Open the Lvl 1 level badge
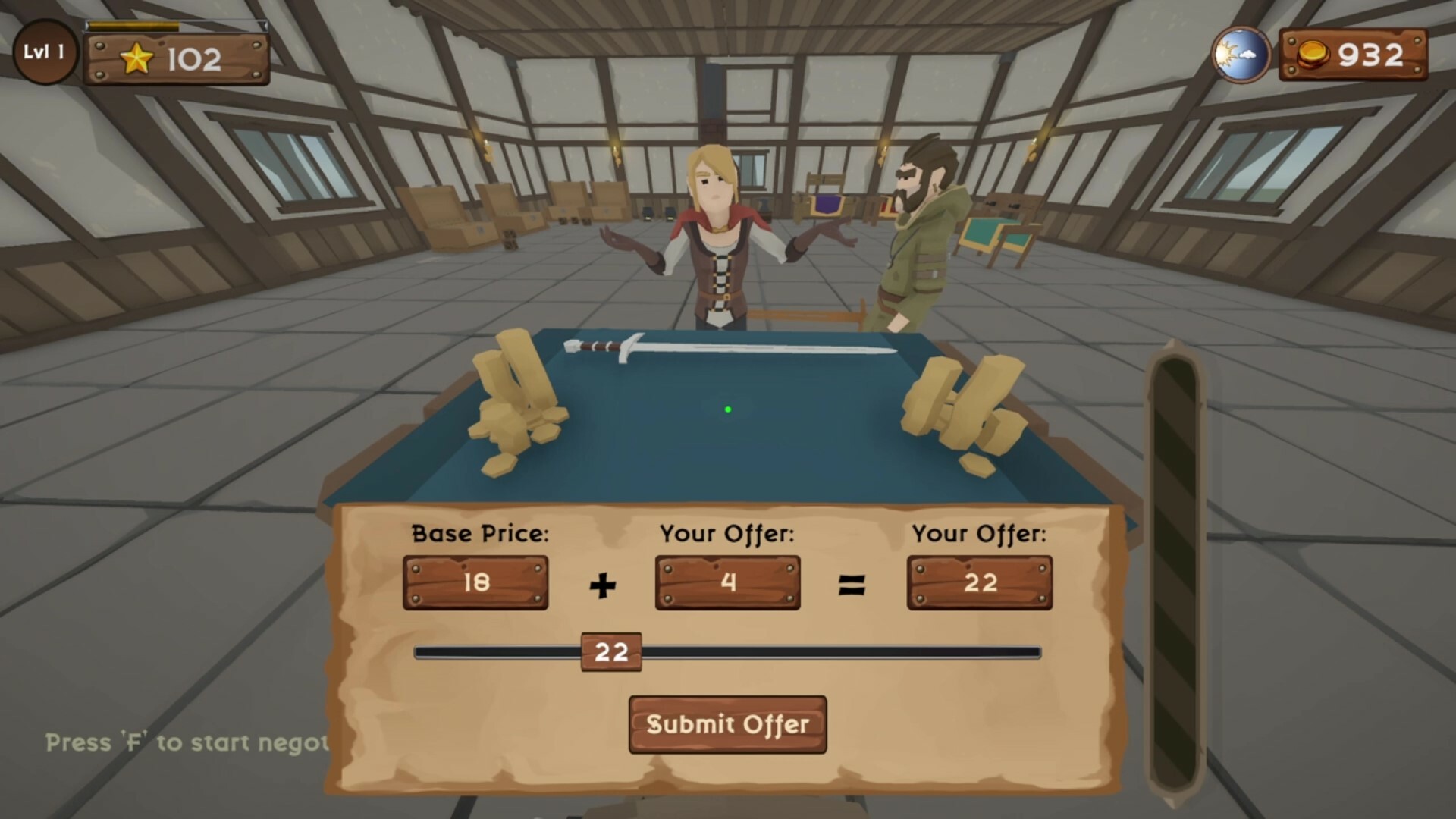 tap(44, 50)
